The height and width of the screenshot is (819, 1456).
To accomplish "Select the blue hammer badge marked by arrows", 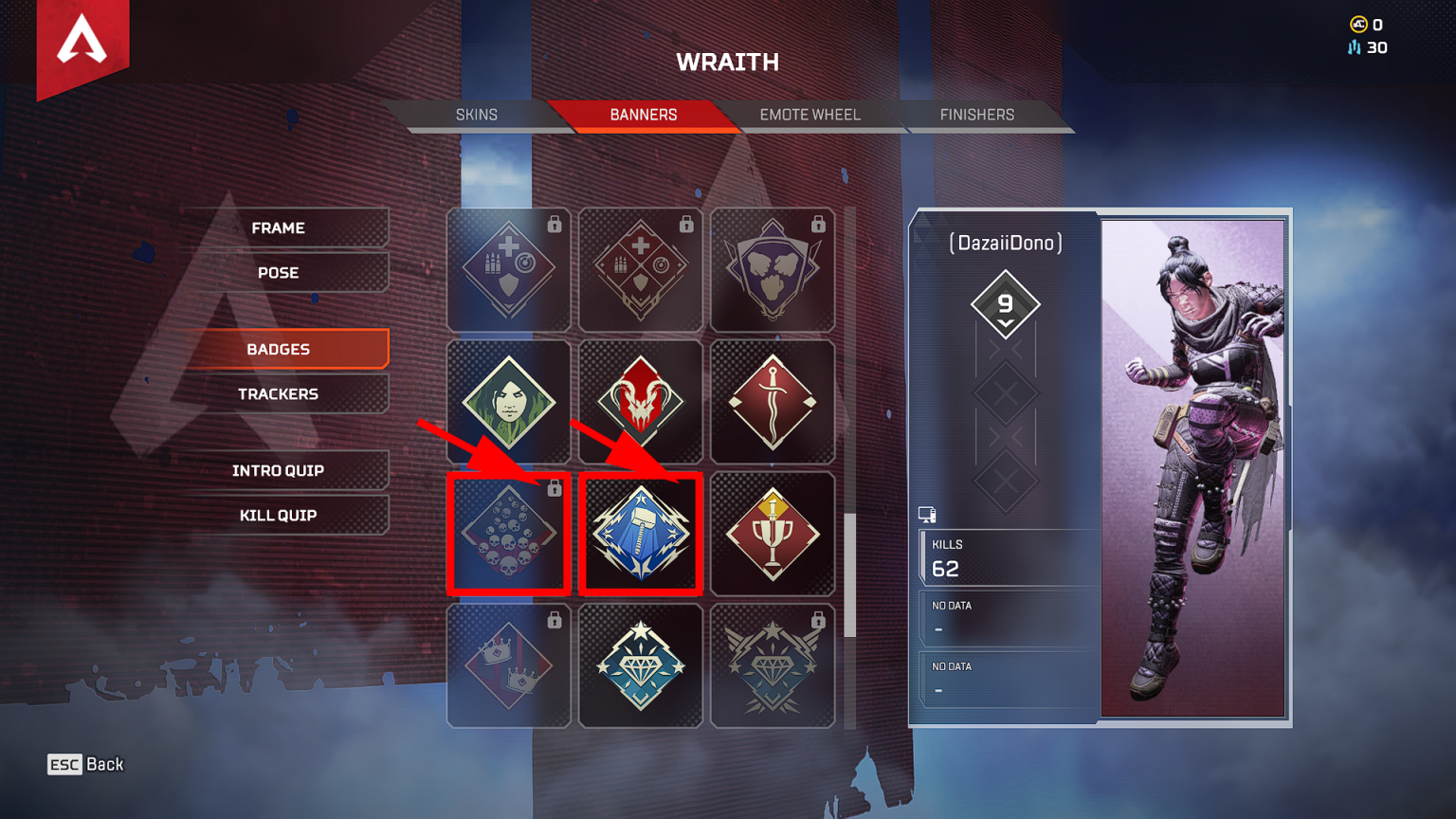I will 641,533.
